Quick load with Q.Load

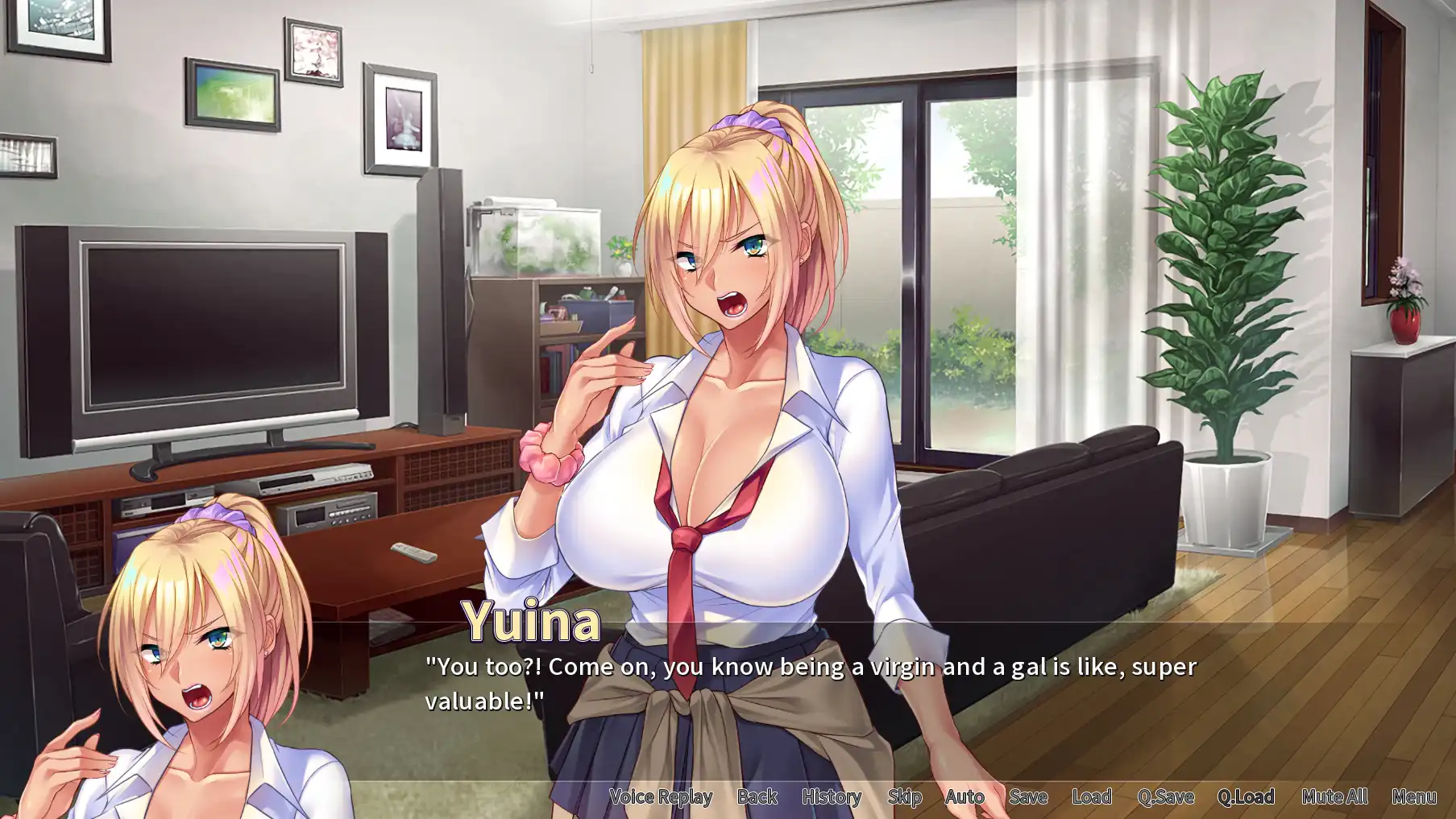[x=1245, y=796]
